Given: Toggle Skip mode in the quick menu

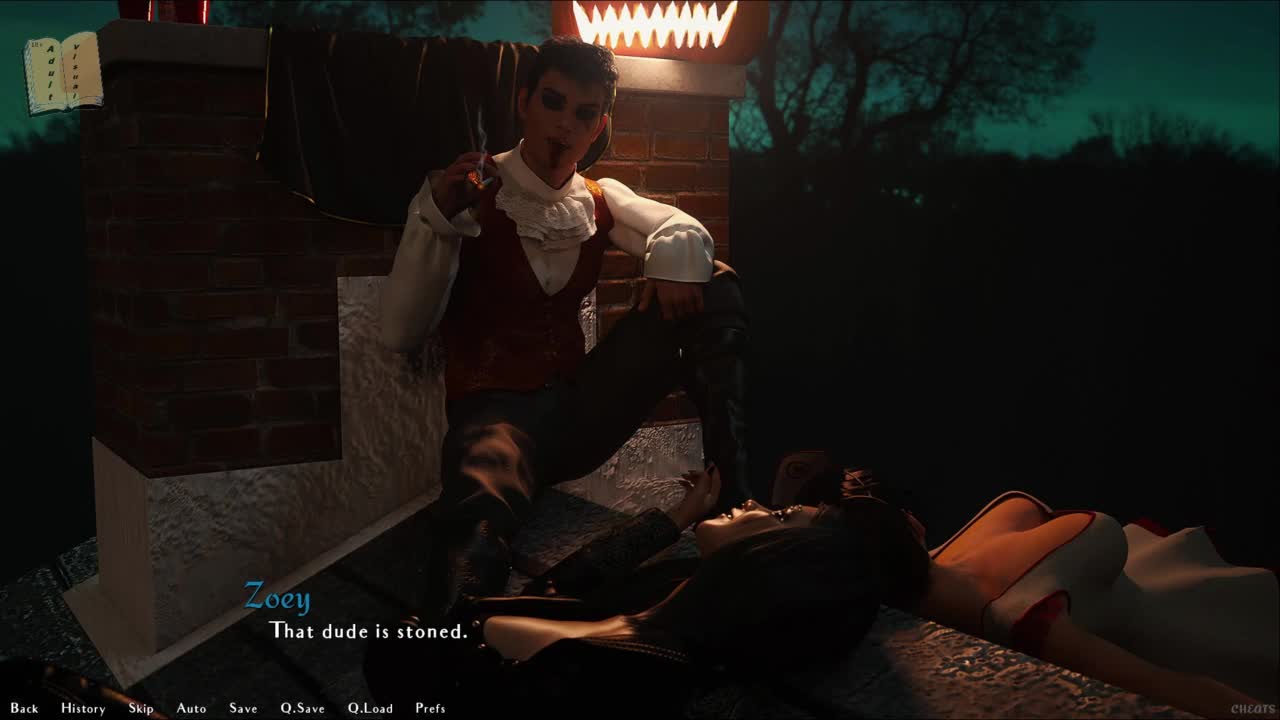Looking at the screenshot, I should [141, 708].
